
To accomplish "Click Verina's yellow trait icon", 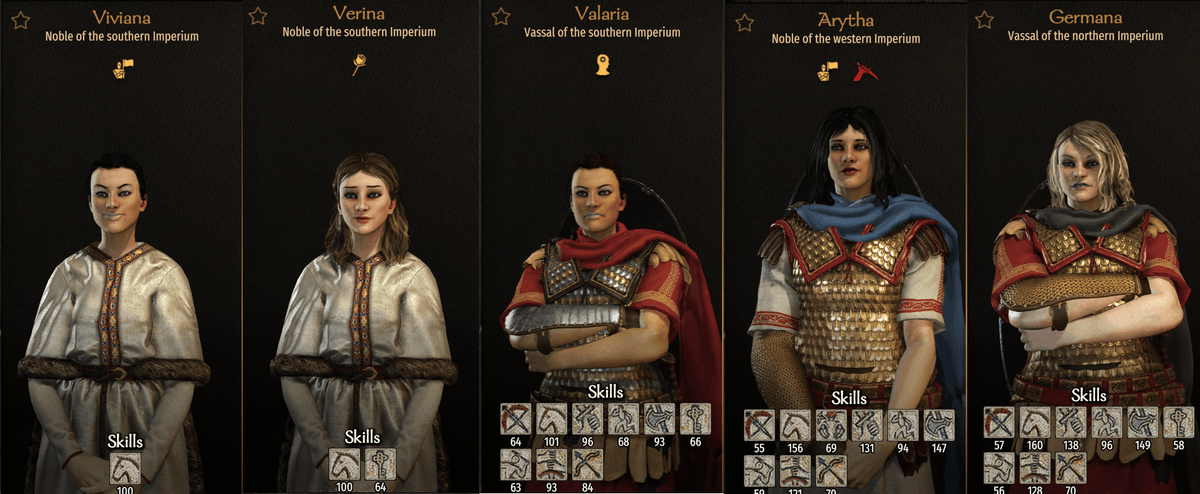I will point(361,66).
